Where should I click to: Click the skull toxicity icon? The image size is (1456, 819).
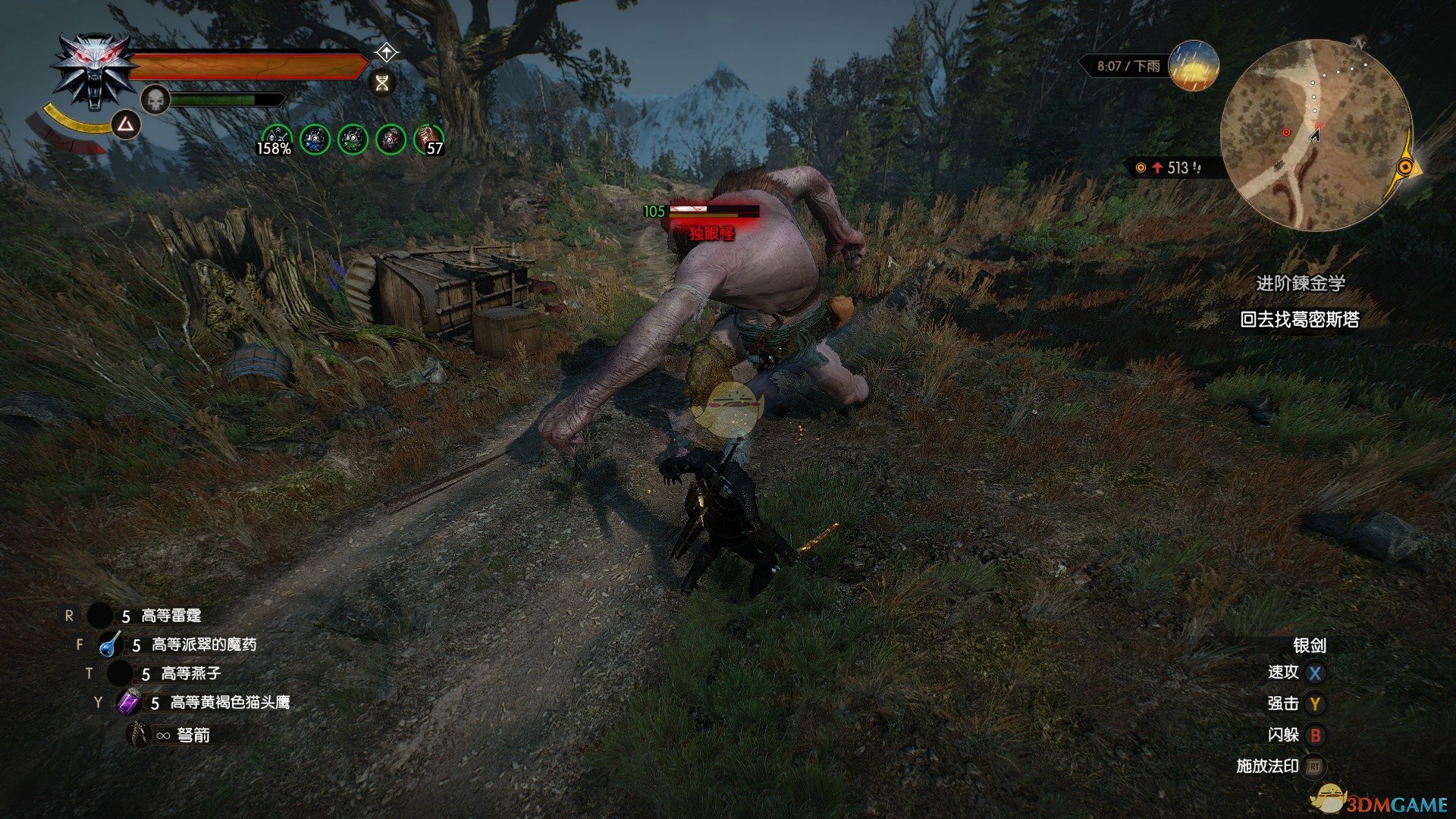[155, 100]
